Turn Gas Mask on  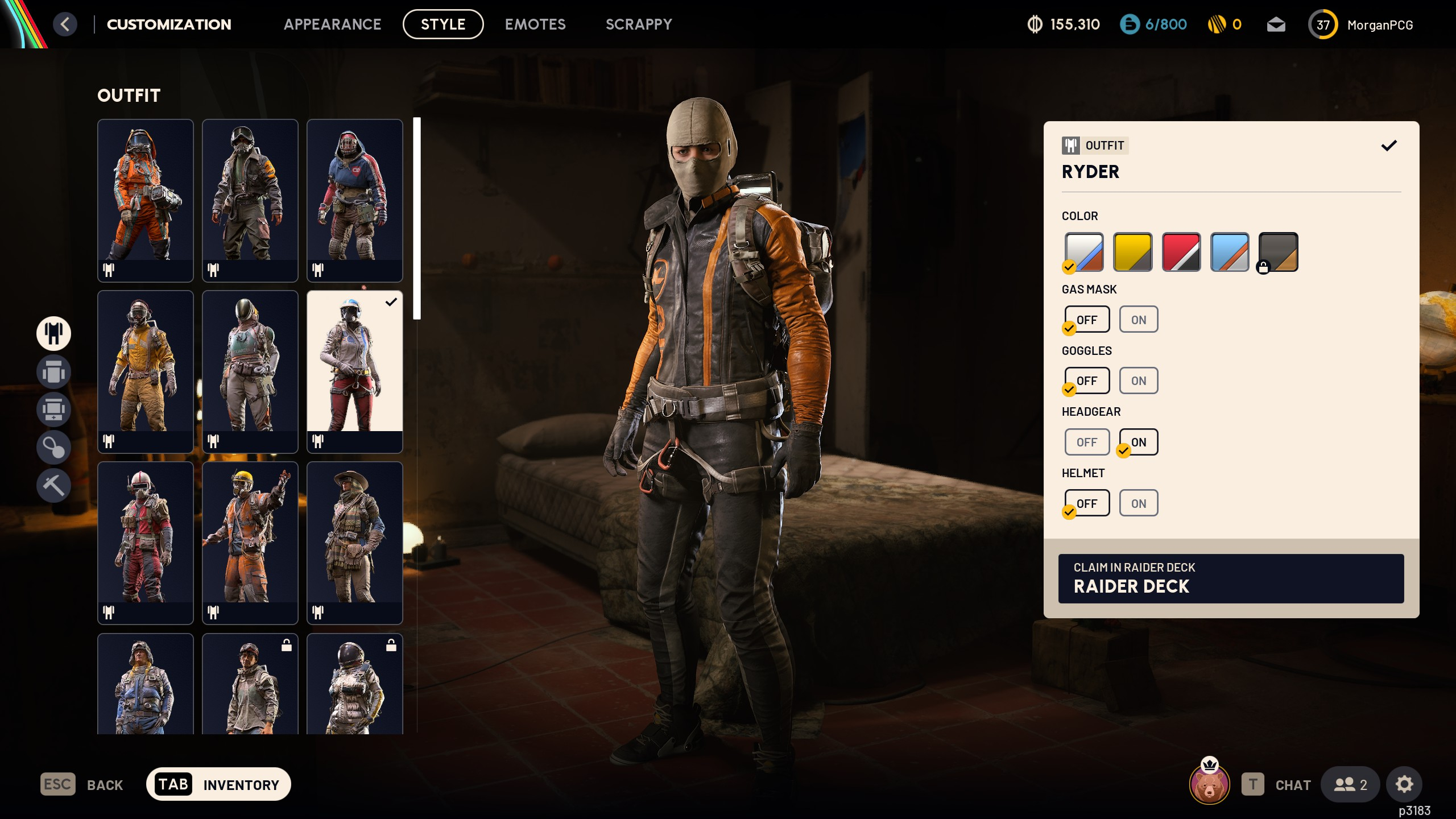pos(1138,320)
